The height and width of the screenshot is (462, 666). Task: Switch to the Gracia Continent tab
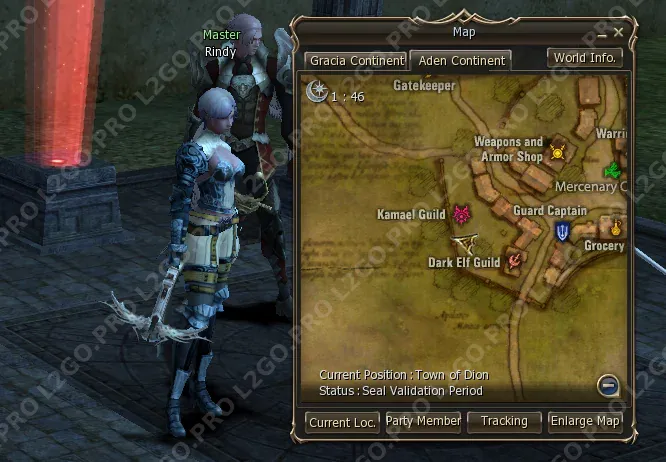(356, 61)
